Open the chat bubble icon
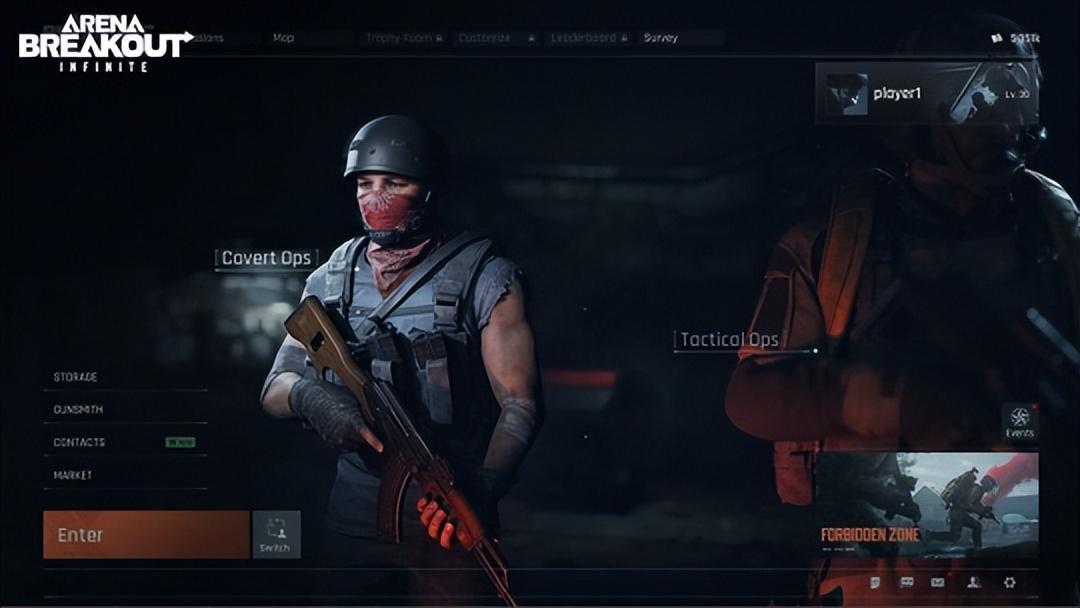 point(907,582)
